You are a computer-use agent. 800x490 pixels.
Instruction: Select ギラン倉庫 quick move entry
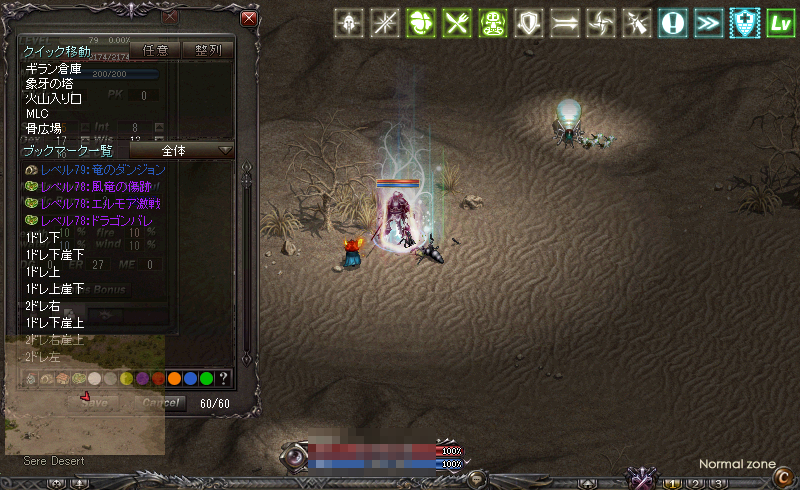(x=52, y=69)
